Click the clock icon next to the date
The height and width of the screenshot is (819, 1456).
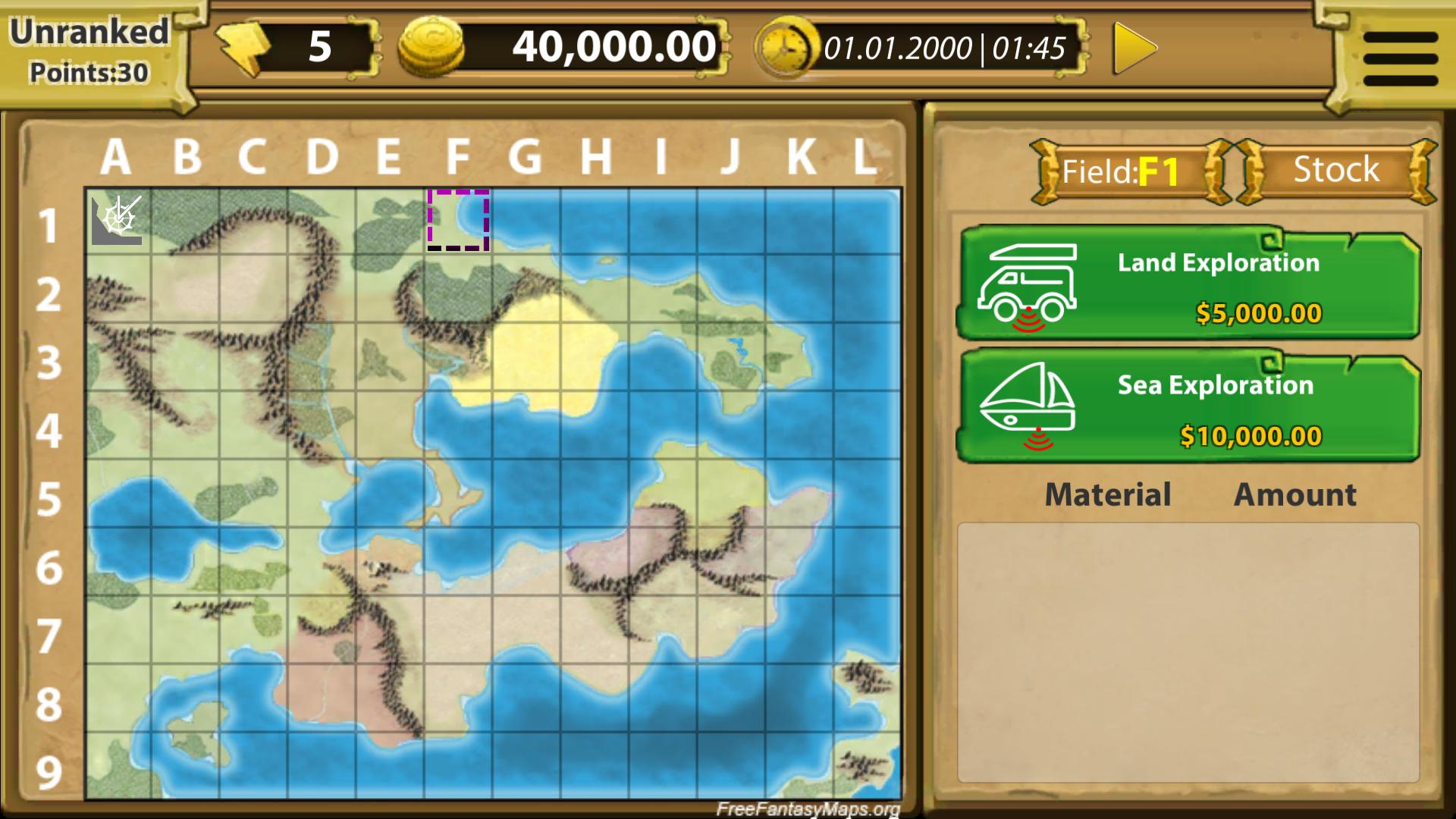[785, 47]
